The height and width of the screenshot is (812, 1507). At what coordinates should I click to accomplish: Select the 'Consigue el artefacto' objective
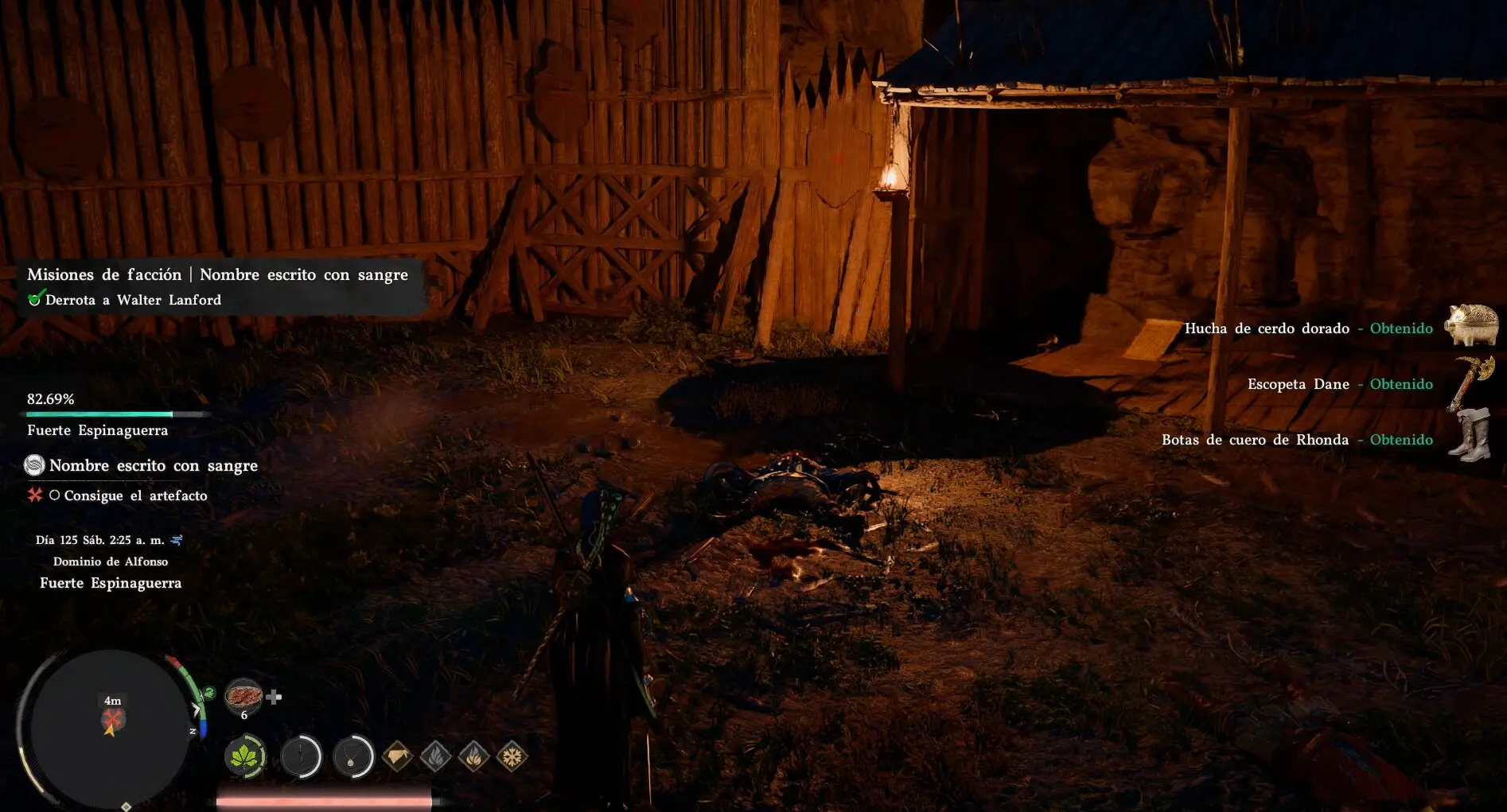click(x=135, y=495)
